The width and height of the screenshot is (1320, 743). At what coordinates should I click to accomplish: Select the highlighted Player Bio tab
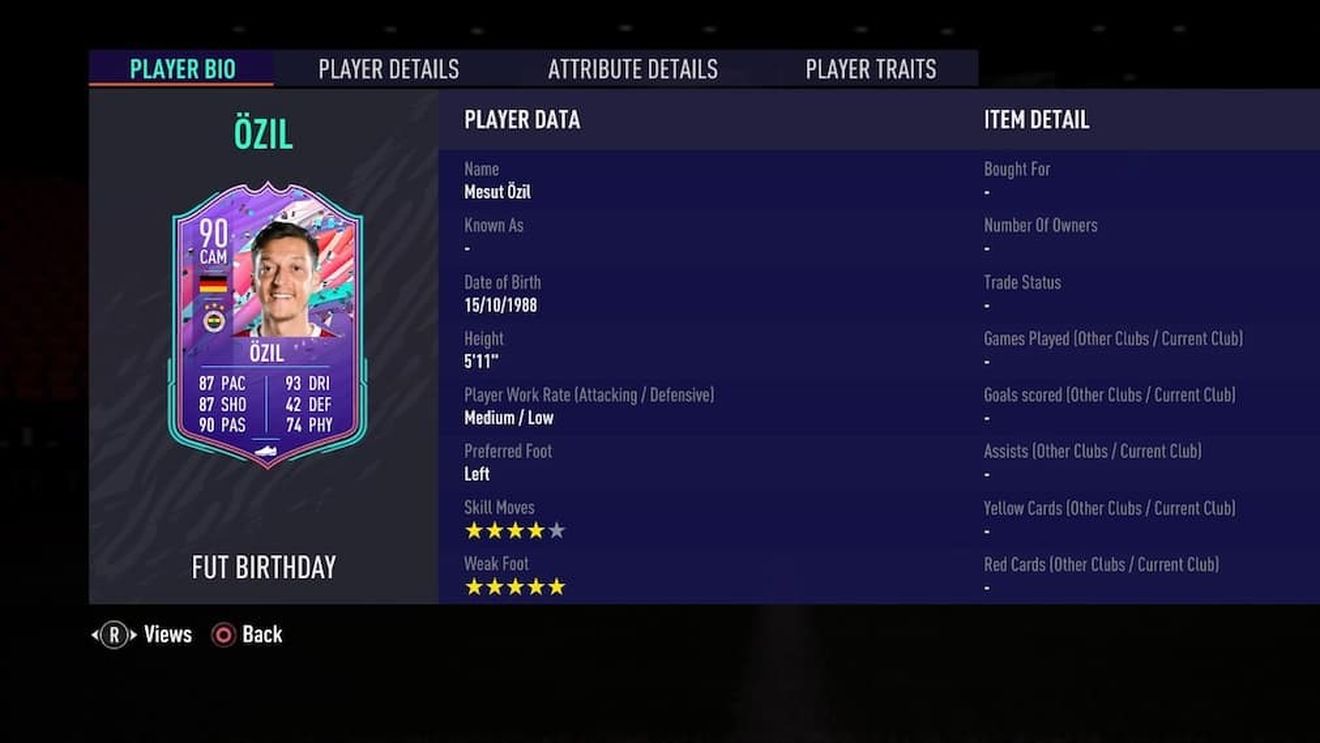[x=182, y=69]
